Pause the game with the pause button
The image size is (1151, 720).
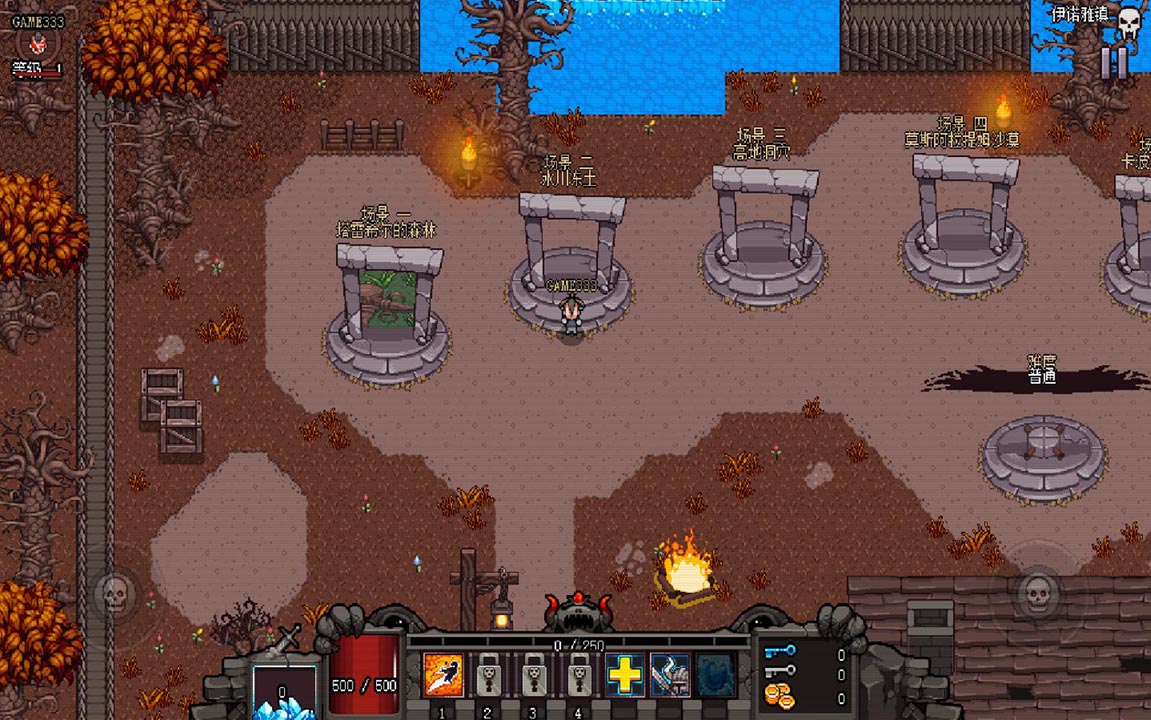tap(1114, 63)
